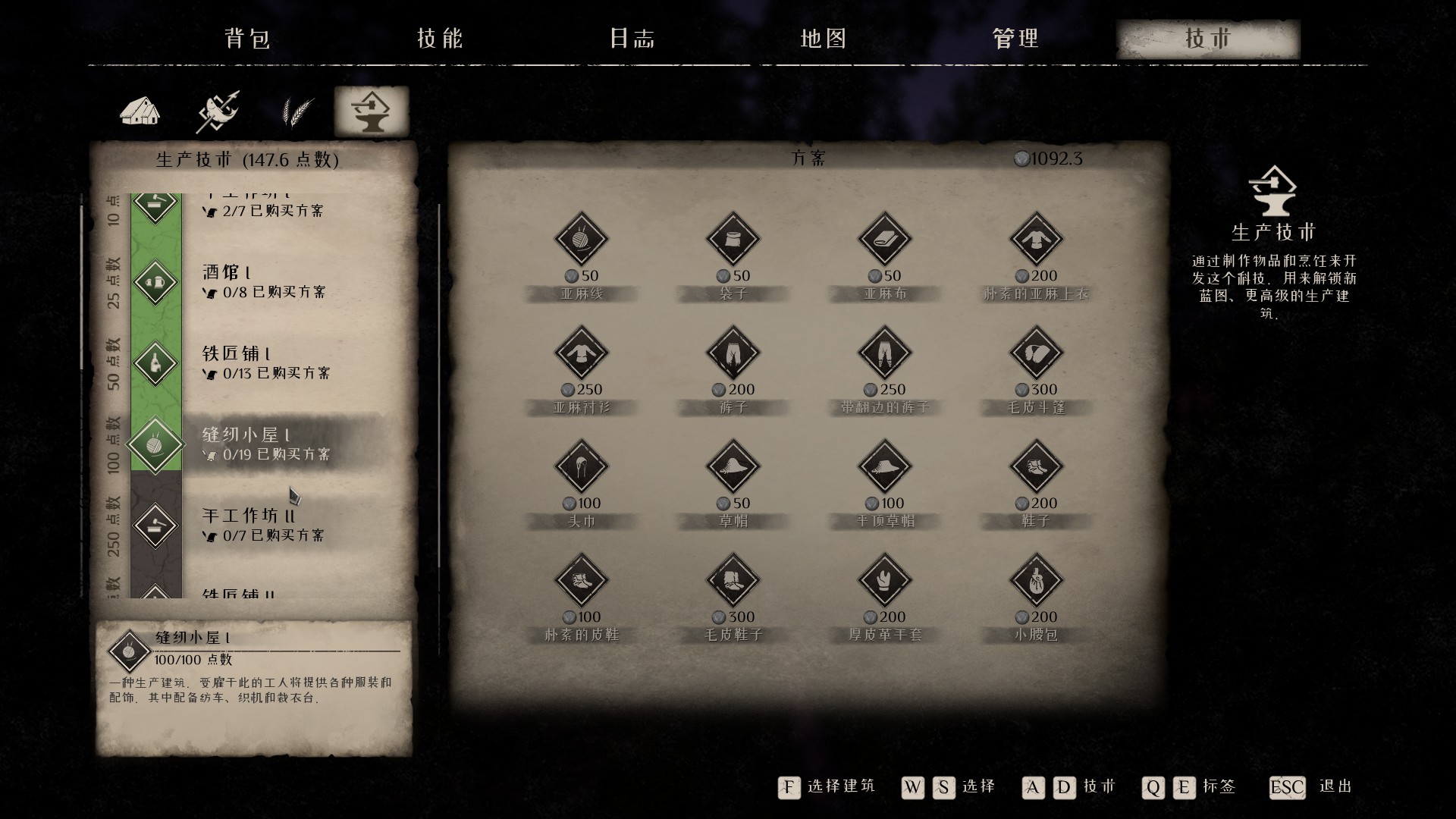The width and height of the screenshot is (1456, 819).
Task: Click the anvil production technology icon
Action: (372, 111)
